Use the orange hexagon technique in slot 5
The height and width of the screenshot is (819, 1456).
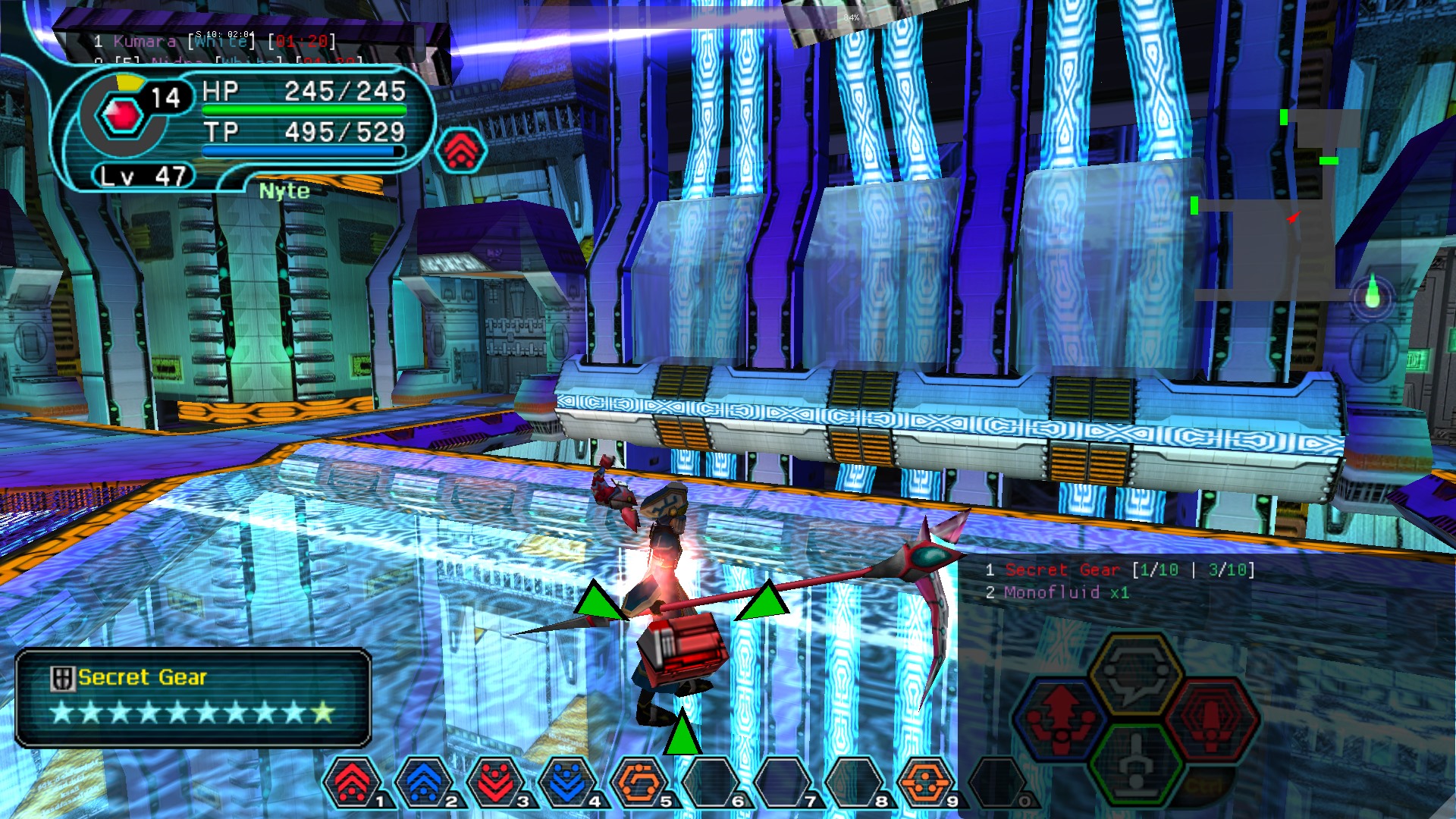pyautogui.click(x=639, y=782)
